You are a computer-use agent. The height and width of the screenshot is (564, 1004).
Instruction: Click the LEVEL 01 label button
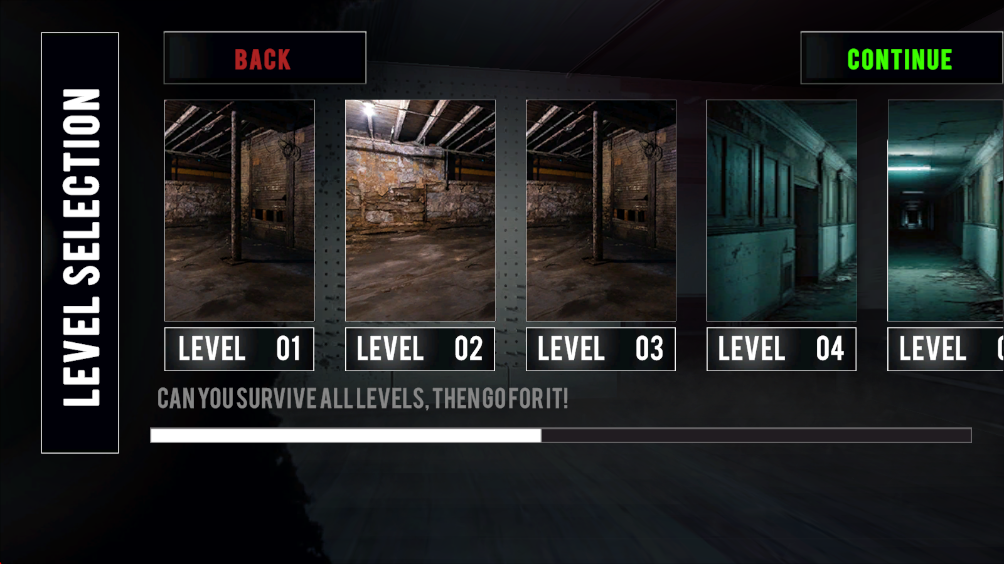[x=239, y=349]
